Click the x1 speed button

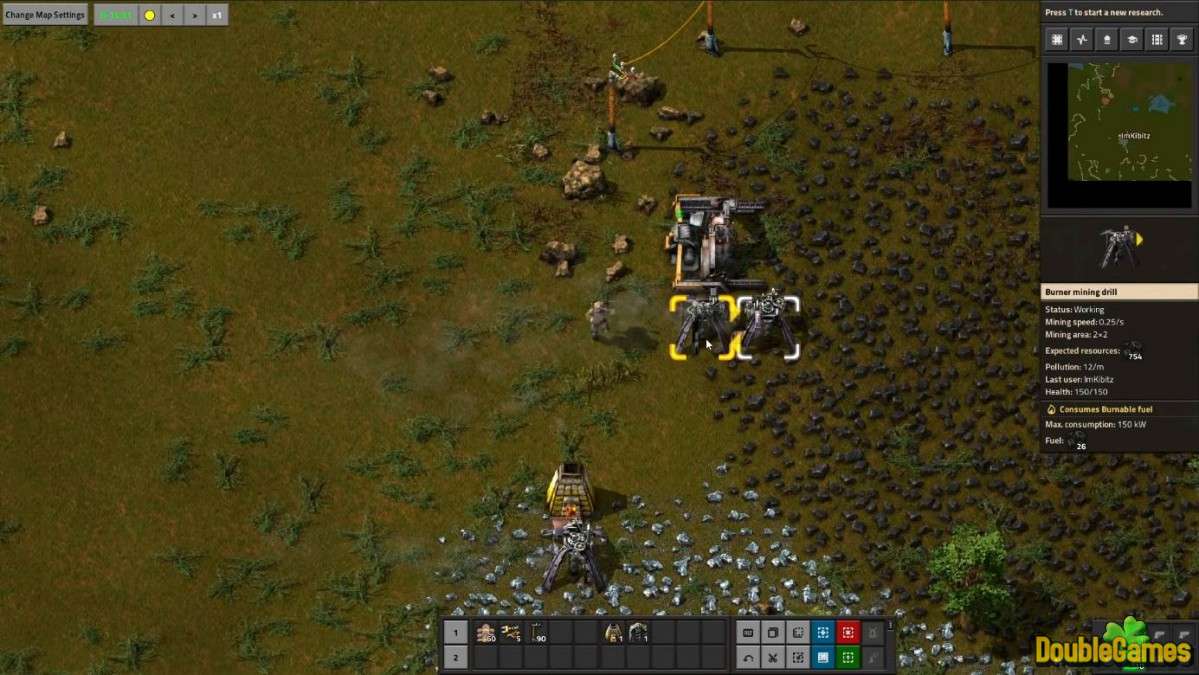pos(217,15)
